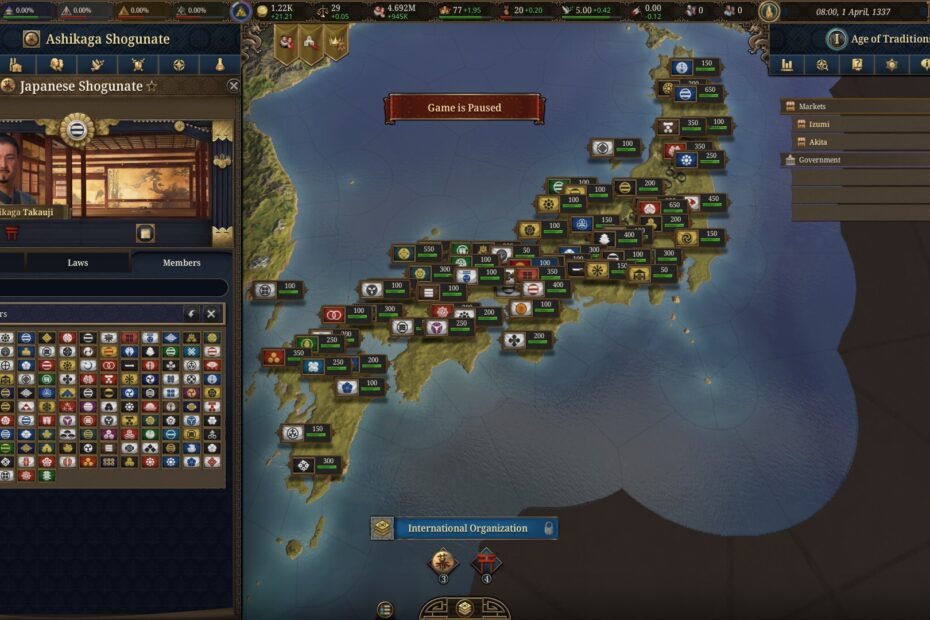Open the Laws tab
This screenshot has height=620, width=930.
point(78,263)
